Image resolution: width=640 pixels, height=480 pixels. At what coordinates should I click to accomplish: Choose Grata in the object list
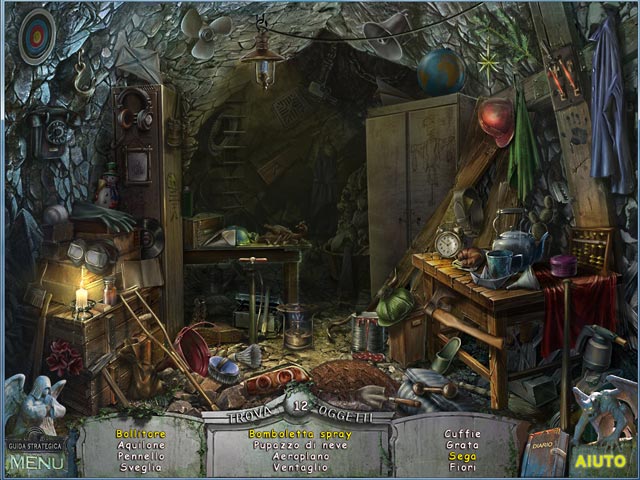(462, 446)
